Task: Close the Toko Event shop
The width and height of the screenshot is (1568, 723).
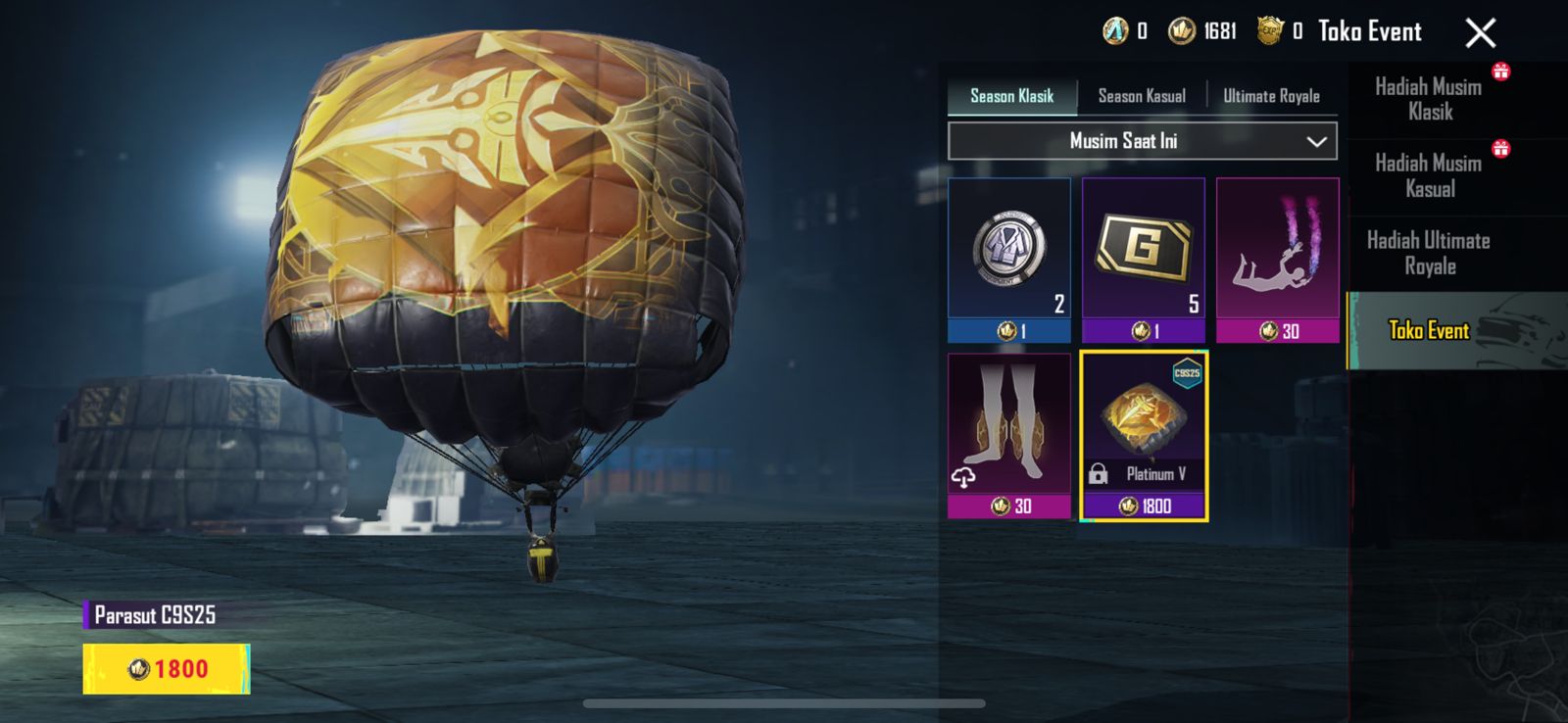Action: tap(1480, 33)
